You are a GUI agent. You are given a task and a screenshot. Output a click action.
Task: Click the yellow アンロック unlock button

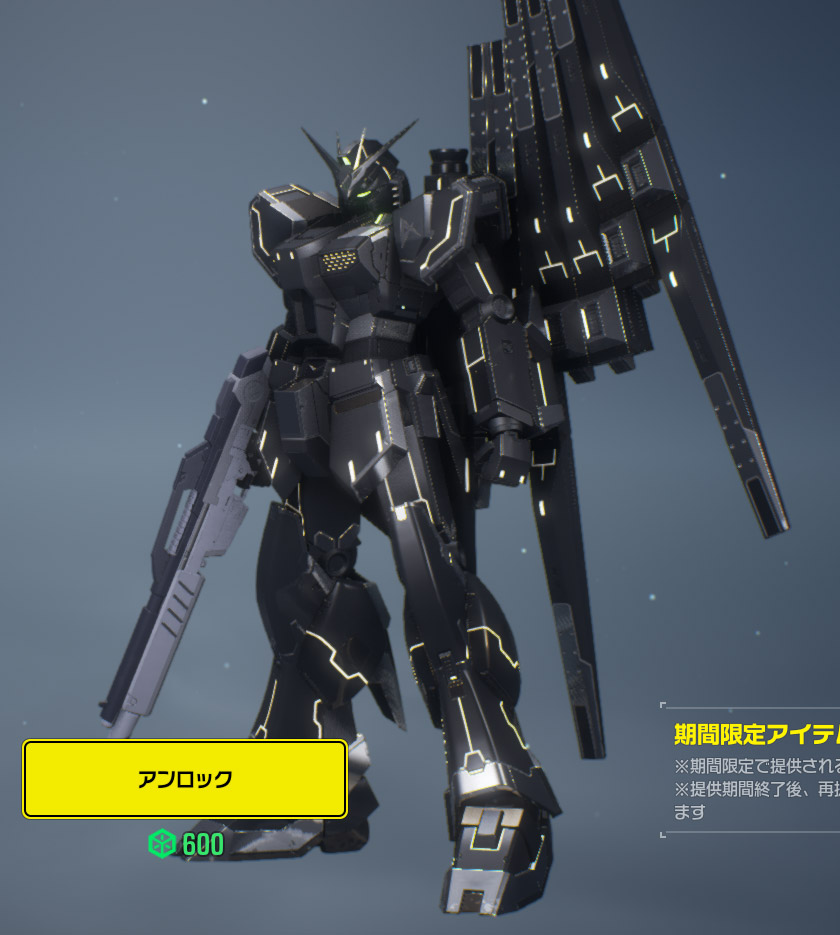(185, 779)
